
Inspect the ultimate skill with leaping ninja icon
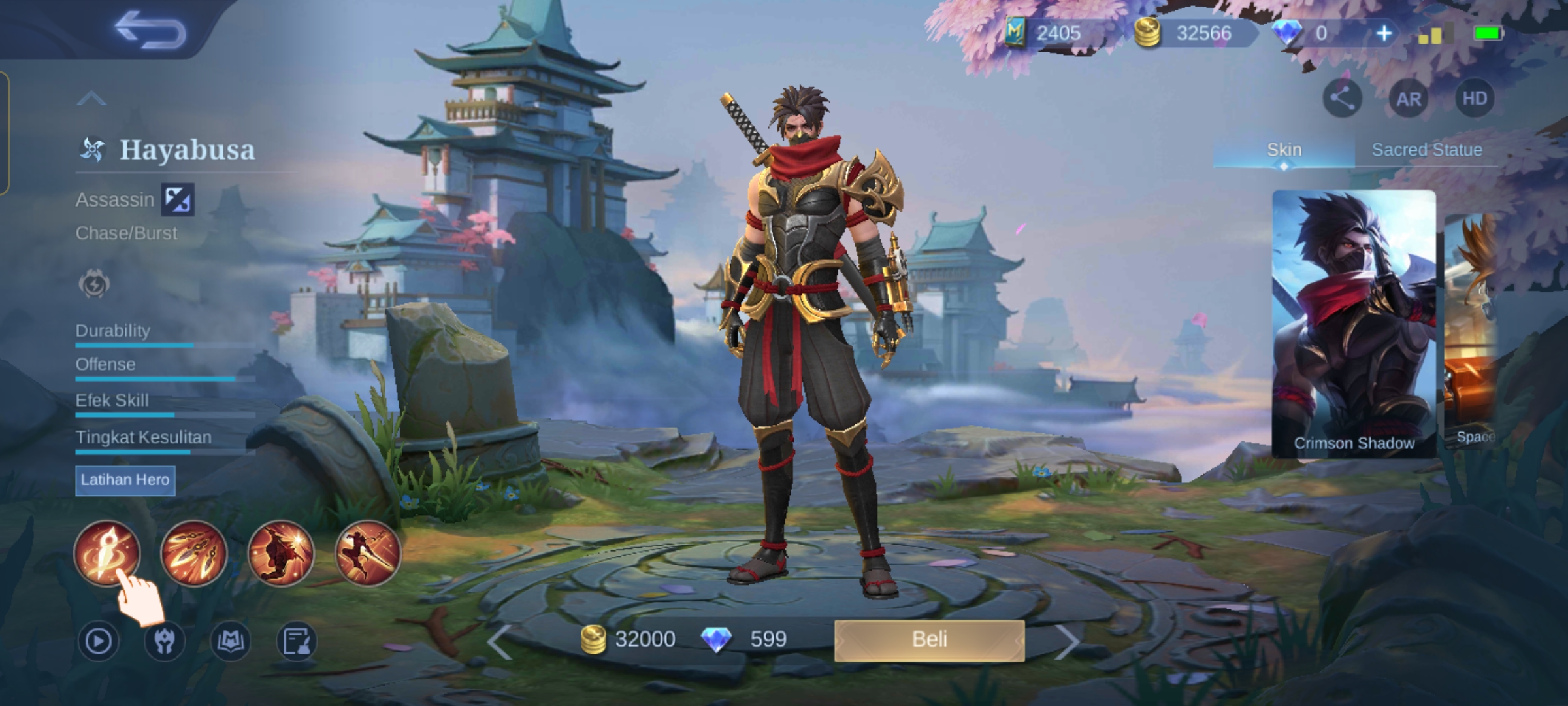click(368, 553)
